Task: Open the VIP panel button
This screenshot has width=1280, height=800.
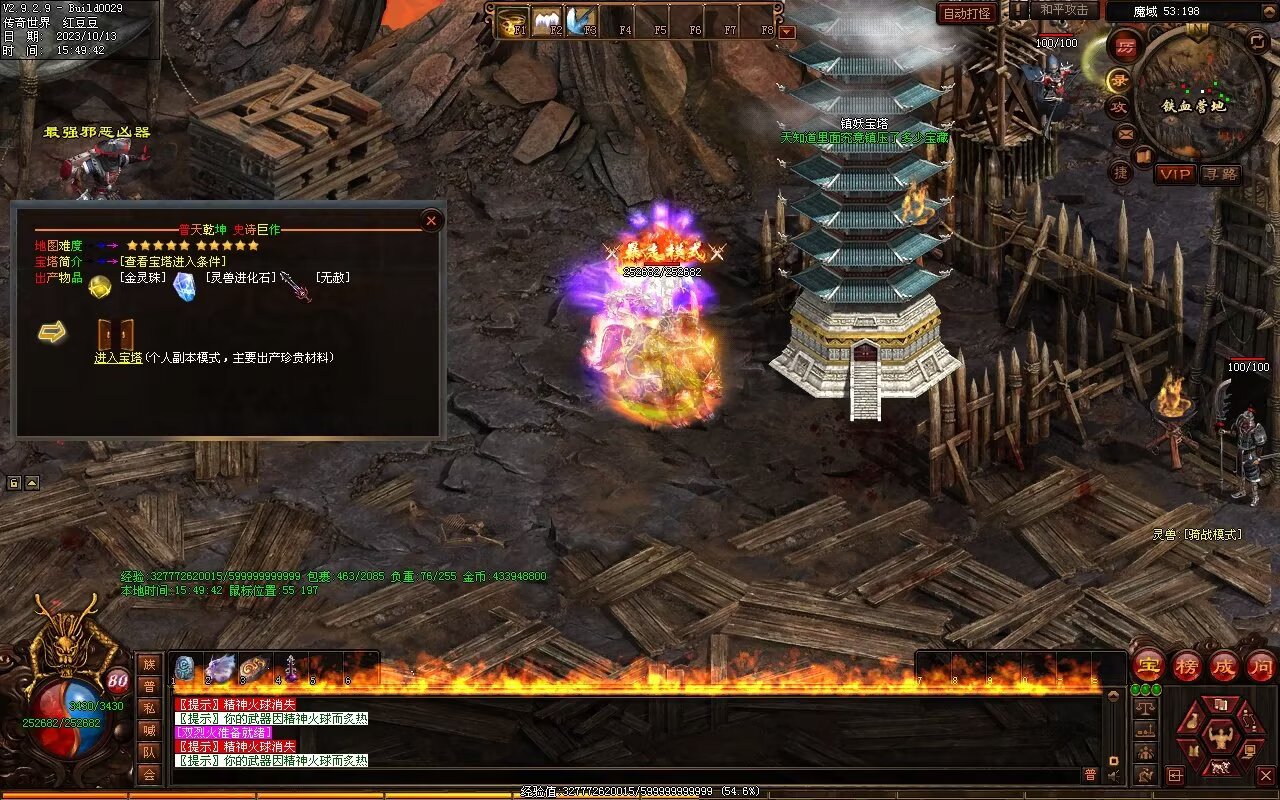Action: coord(1175,174)
